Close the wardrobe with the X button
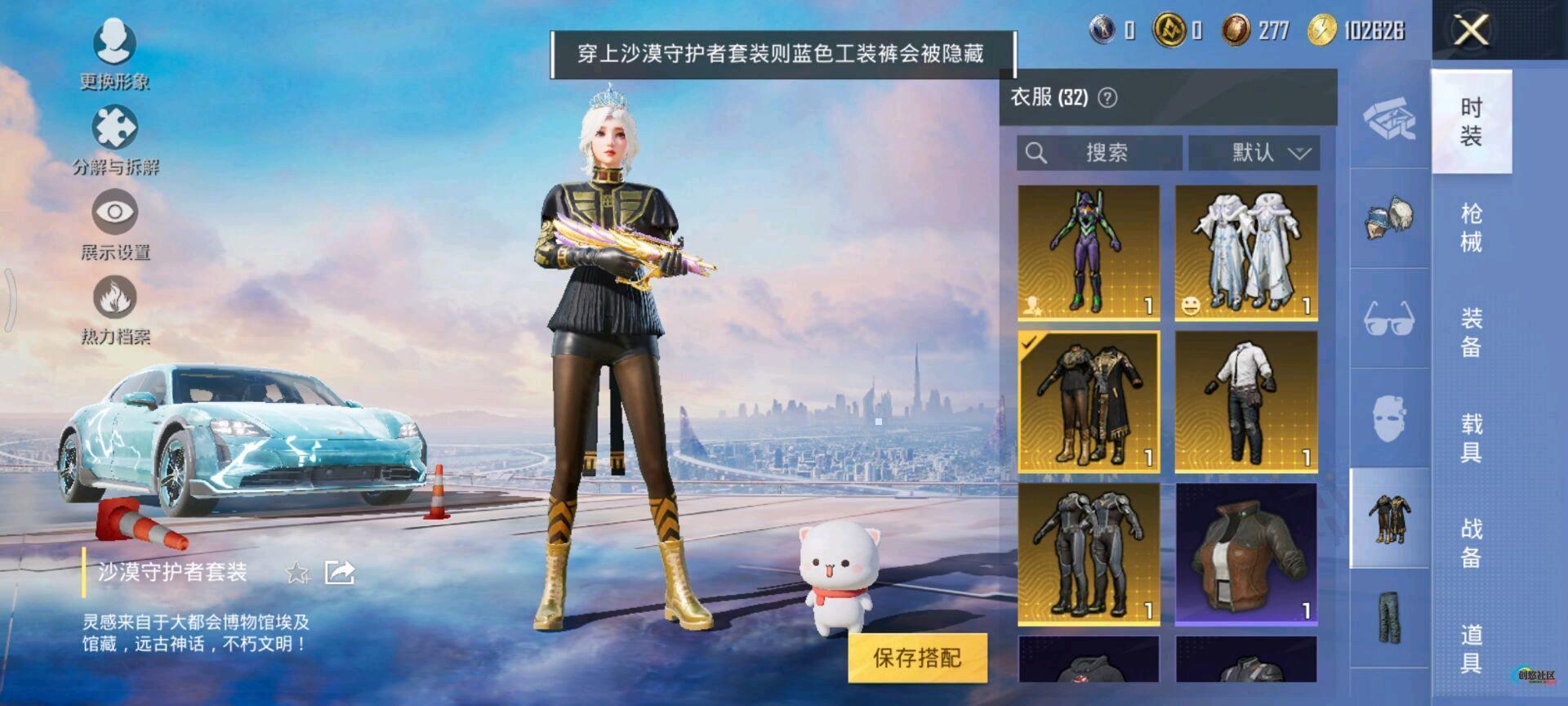Screen dimensions: 1568x706 click(1471, 32)
